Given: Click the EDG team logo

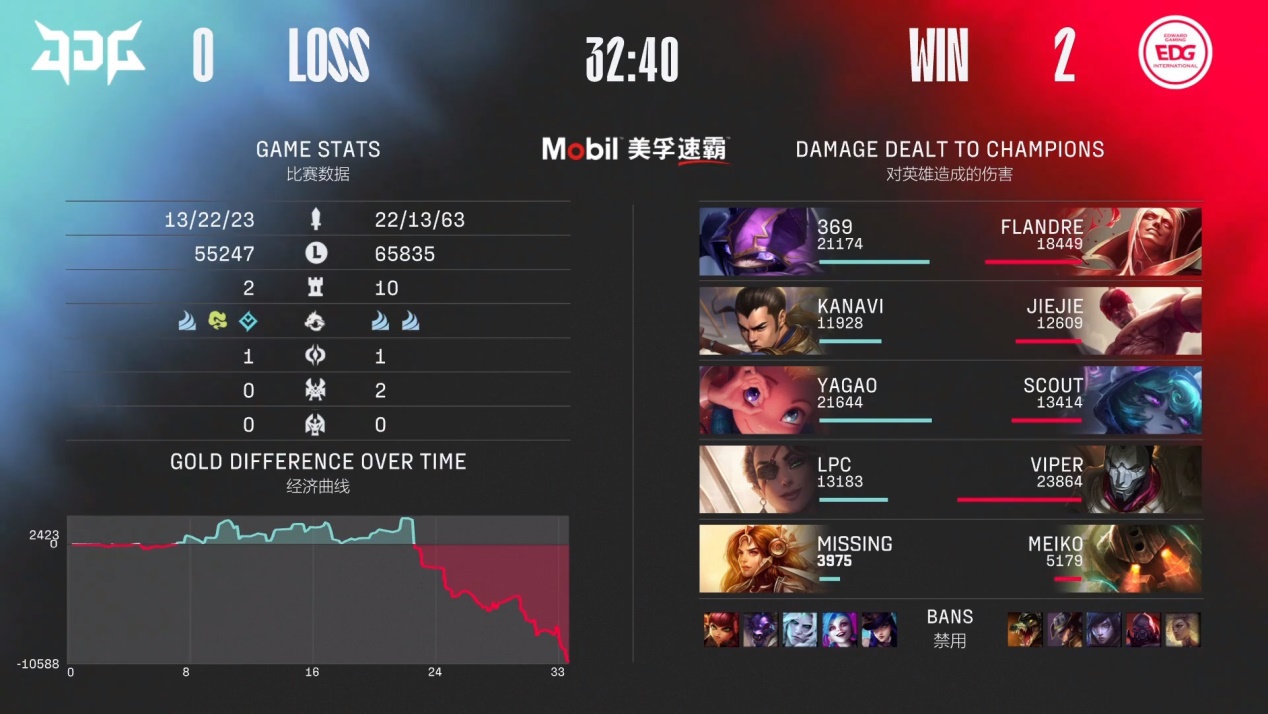Looking at the screenshot, I should pos(1175,53).
